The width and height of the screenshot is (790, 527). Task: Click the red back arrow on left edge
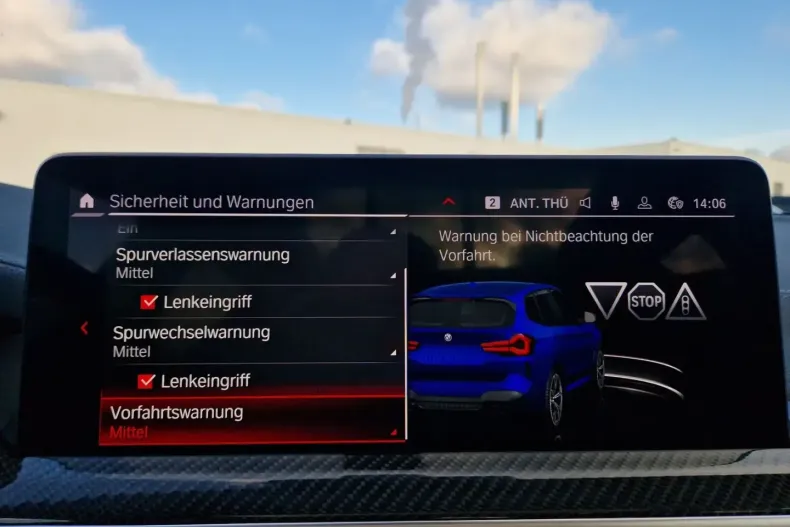84,328
